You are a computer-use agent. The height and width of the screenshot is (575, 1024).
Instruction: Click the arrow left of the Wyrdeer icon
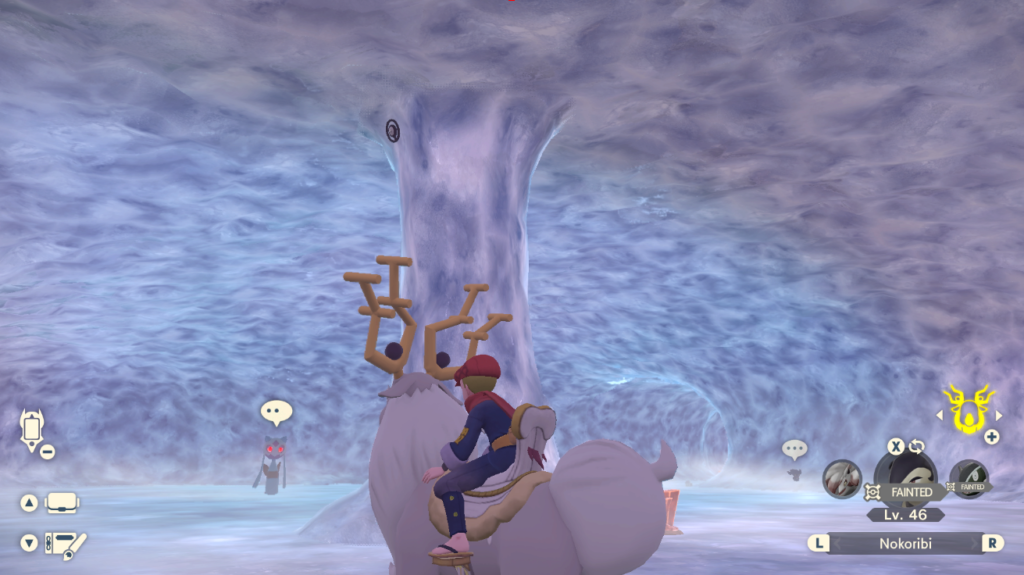click(939, 414)
